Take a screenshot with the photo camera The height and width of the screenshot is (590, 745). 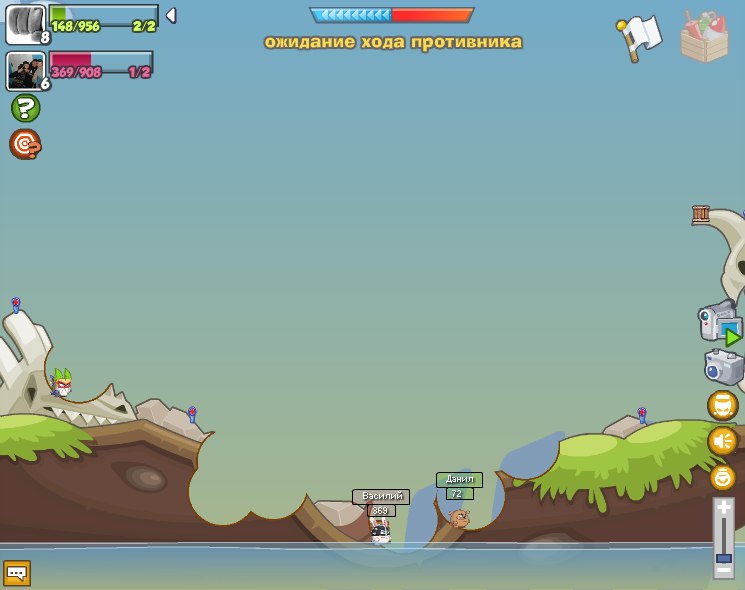click(723, 367)
